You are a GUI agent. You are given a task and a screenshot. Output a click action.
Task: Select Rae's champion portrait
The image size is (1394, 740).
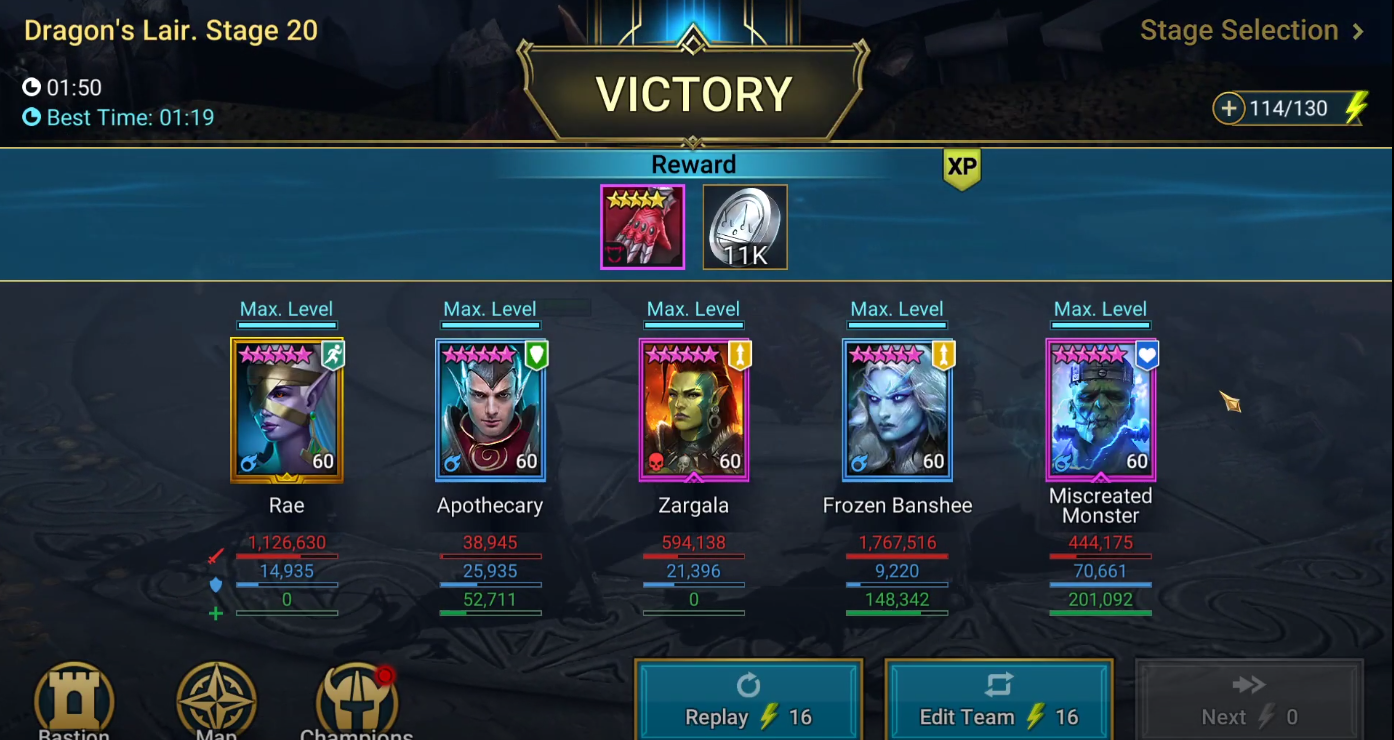tap(287, 410)
